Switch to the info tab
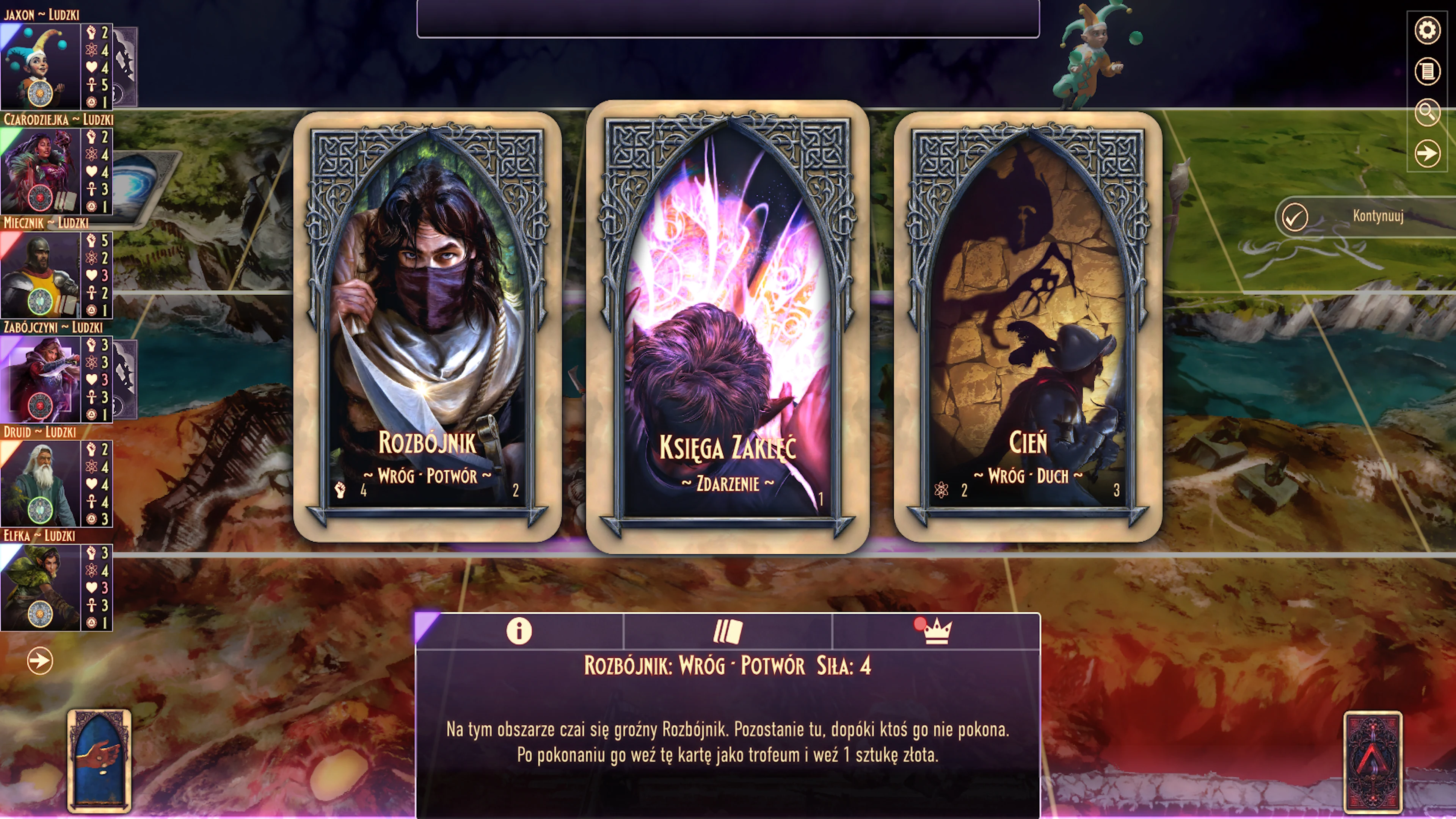This screenshot has width=1456, height=819. pos(519,631)
